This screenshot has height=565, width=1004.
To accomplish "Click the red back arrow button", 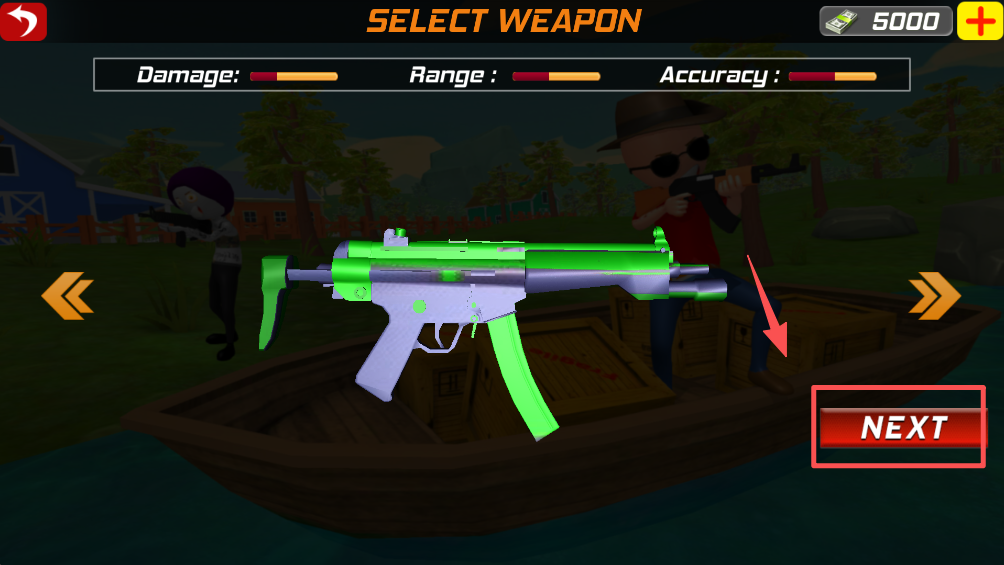I will [x=24, y=21].
